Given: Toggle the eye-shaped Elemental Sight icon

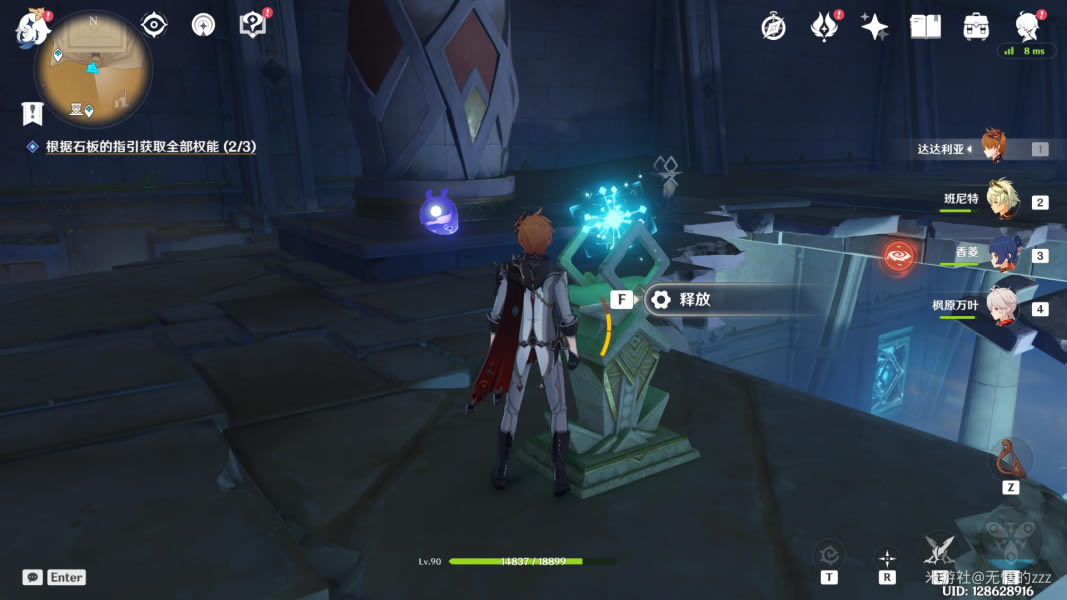Looking at the screenshot, I should 154,25.
